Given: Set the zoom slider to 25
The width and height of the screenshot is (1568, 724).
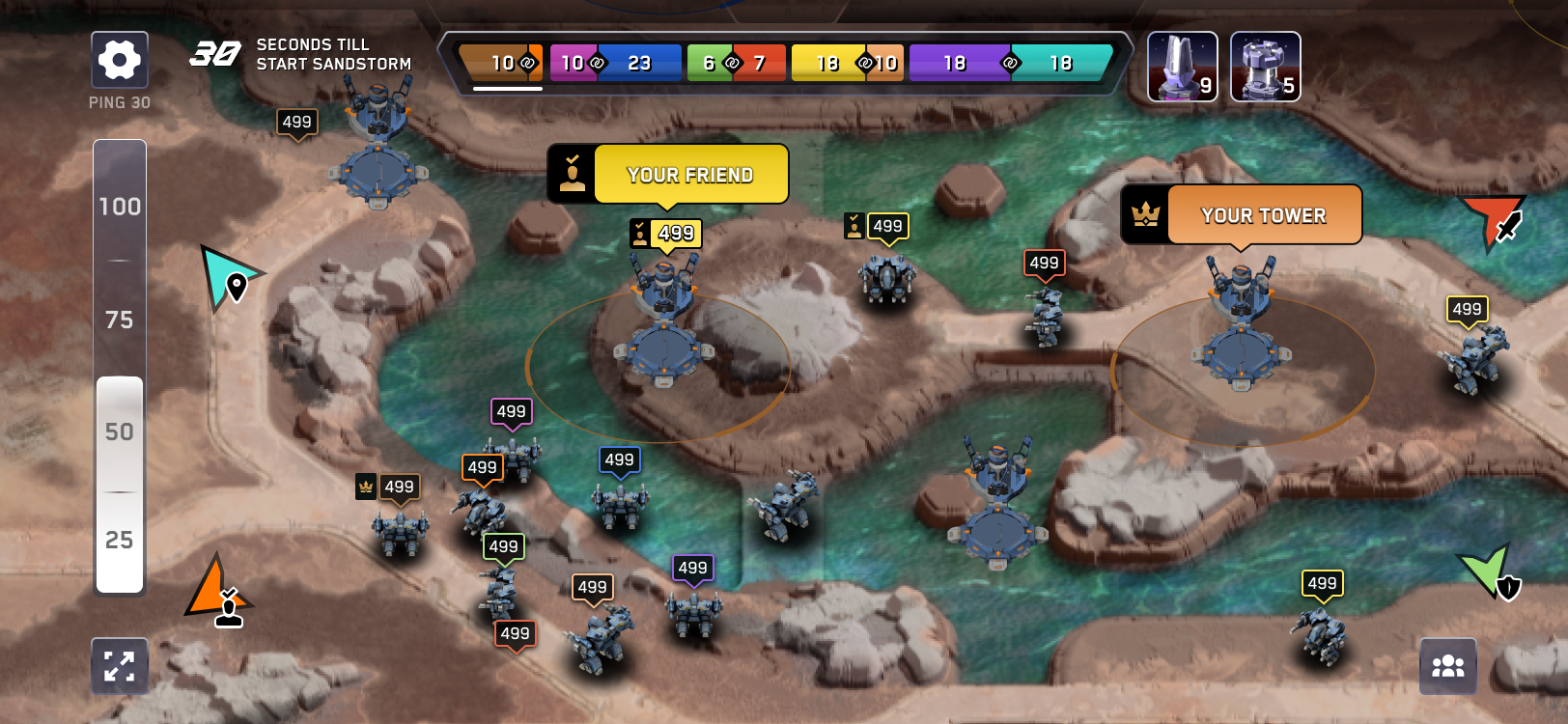Looking at the screenshot, I should coord(120,540).
